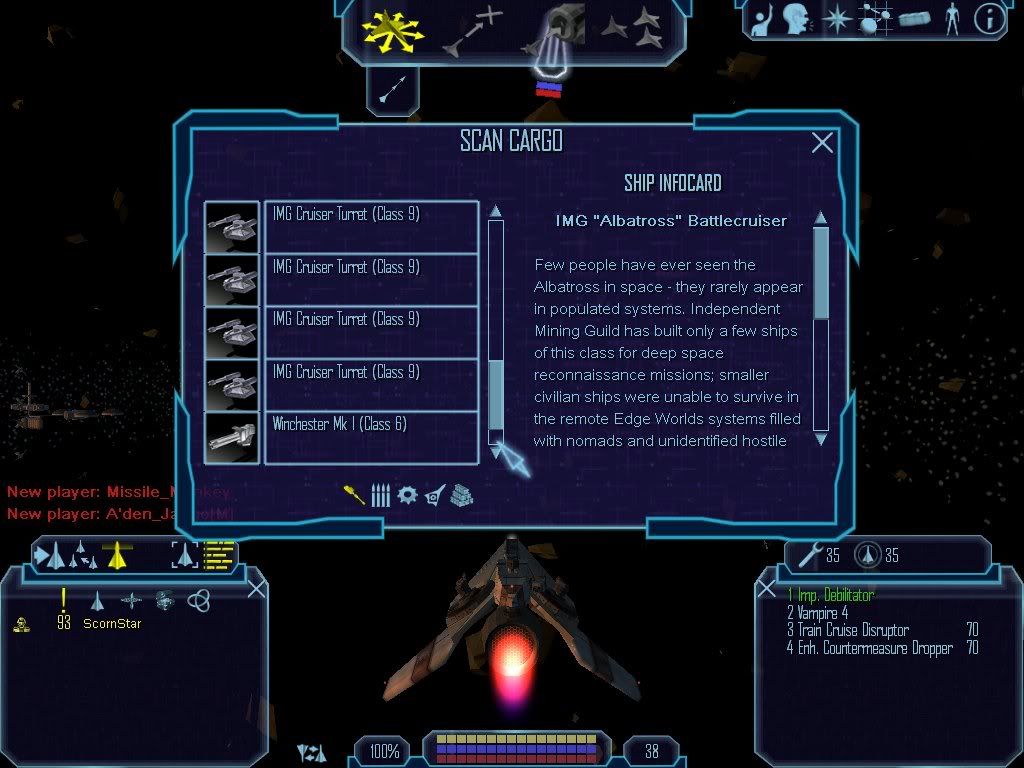Open the chat speaking-head icon

point(796,20)
